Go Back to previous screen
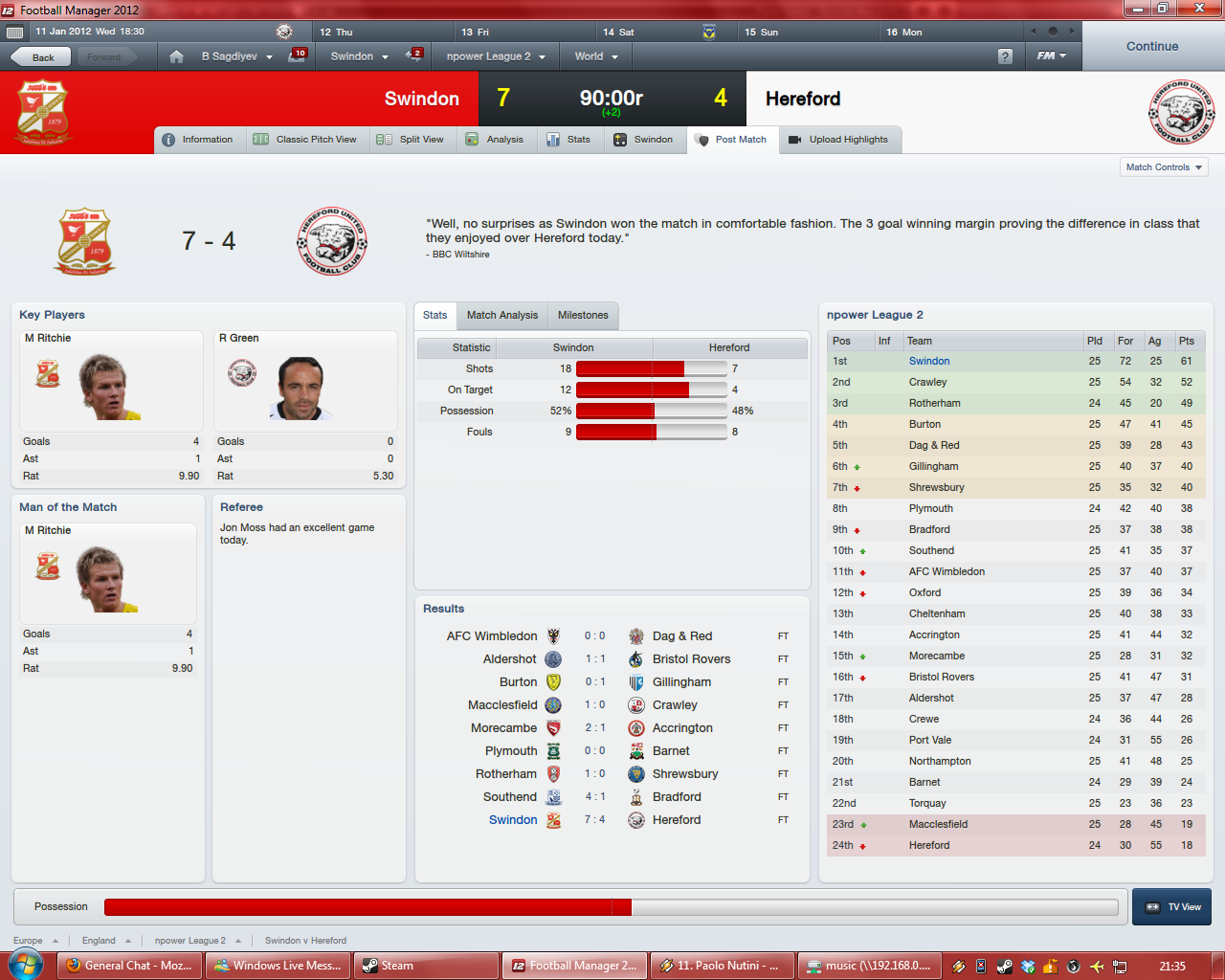 (x=42, y=57)
